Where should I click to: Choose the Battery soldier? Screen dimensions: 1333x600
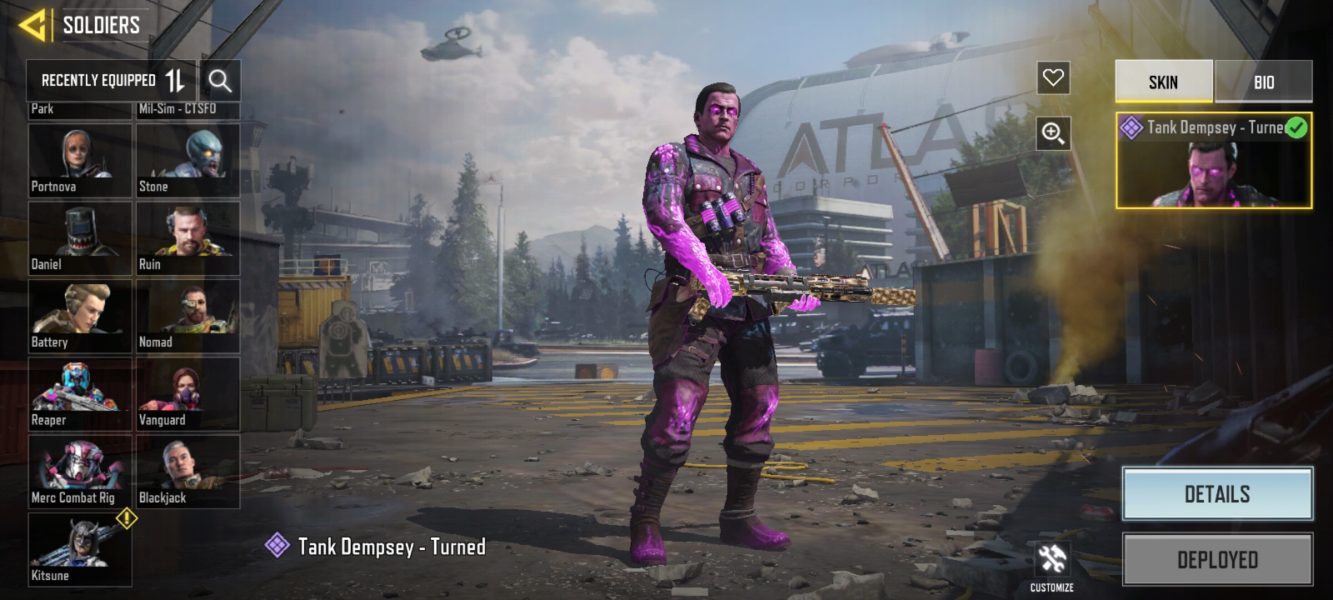click(x=80, y=315)
